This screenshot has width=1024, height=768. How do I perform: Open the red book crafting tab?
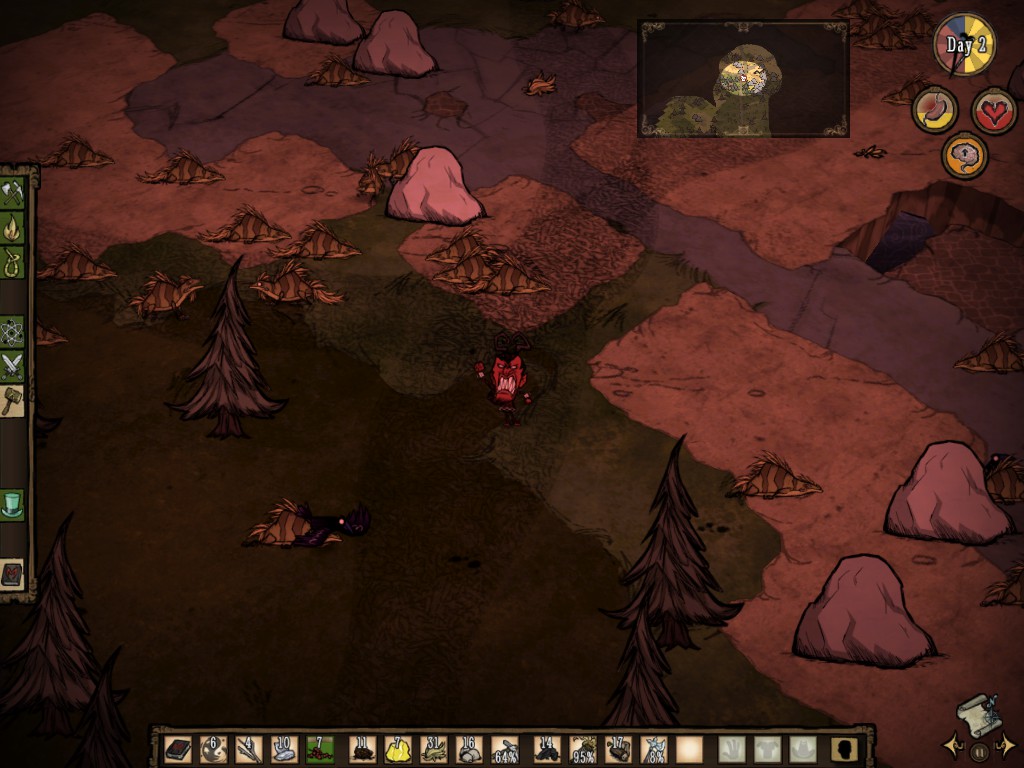tap(12, 574)
